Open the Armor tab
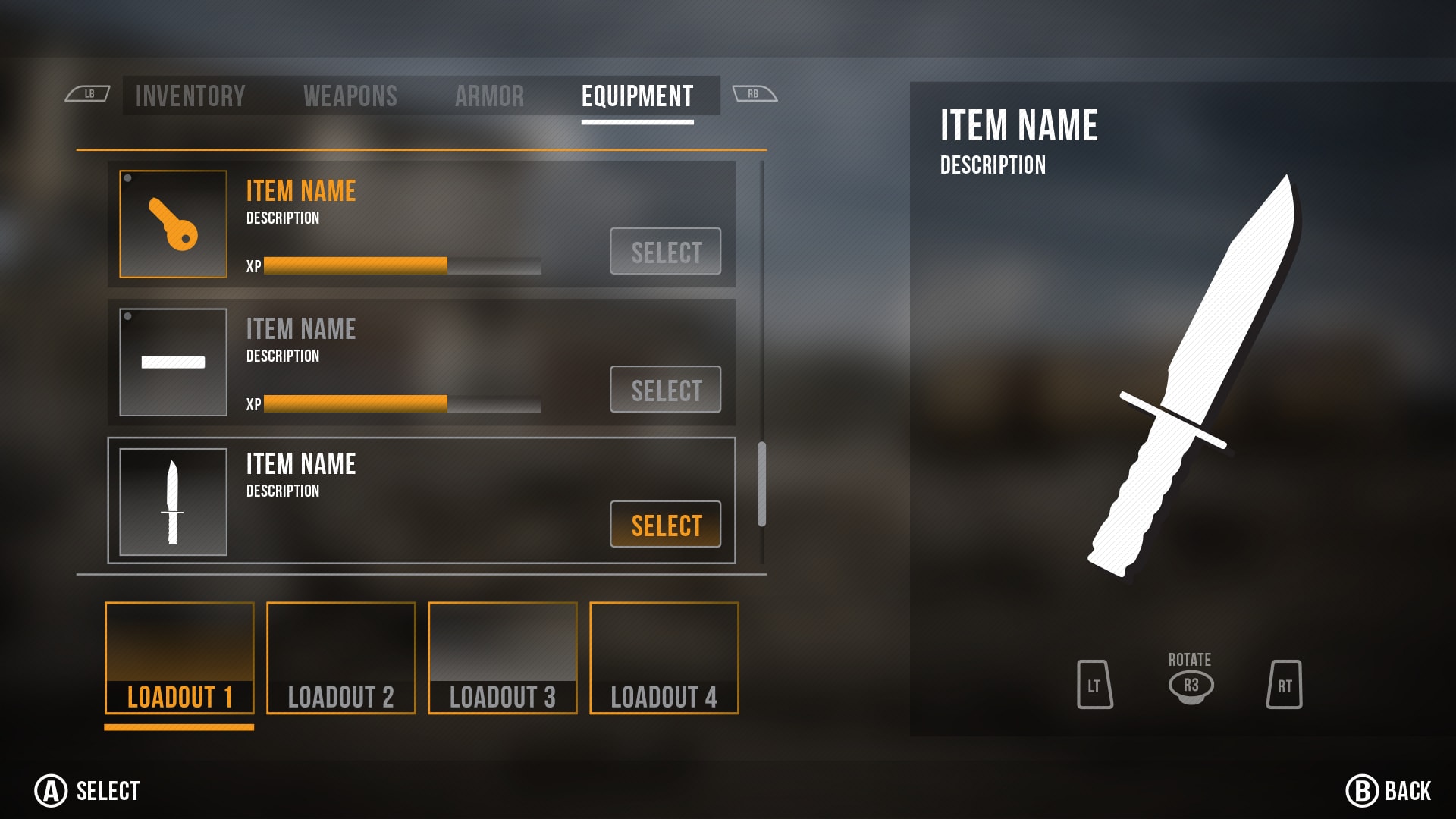The height and width of the screenshot is (819, 1456). 490,96
